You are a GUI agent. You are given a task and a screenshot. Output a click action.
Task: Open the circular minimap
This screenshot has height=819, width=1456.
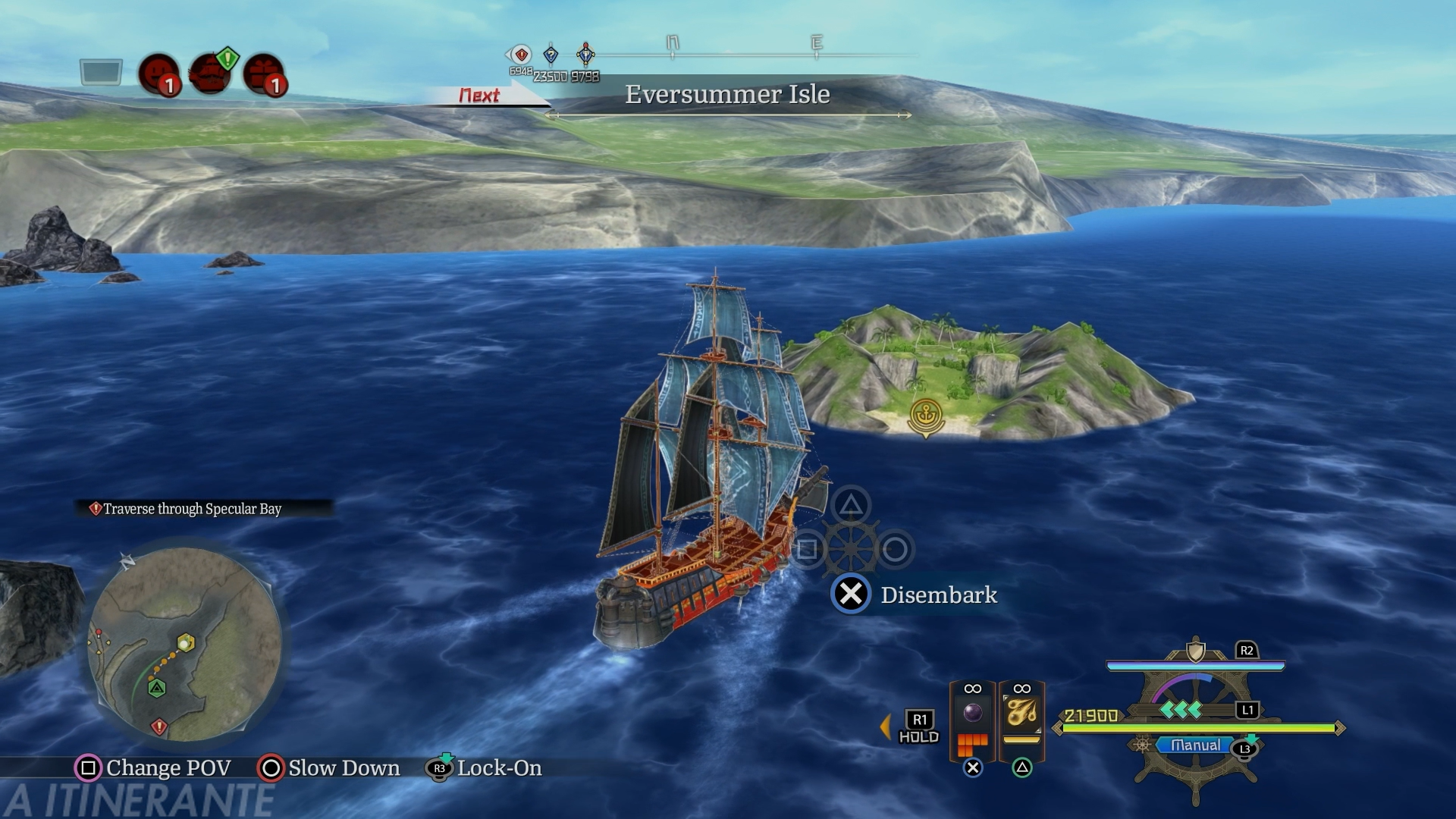pos(185,645)
